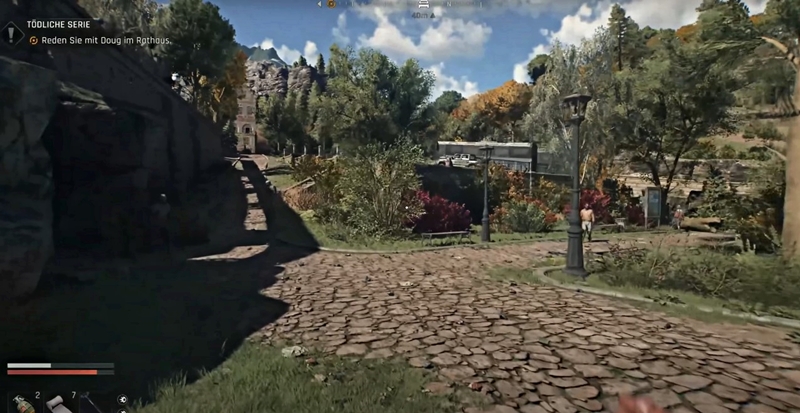Click the quest exclamation mark icon
This screenshot has width=800, height=413.
tap(12, 33)
